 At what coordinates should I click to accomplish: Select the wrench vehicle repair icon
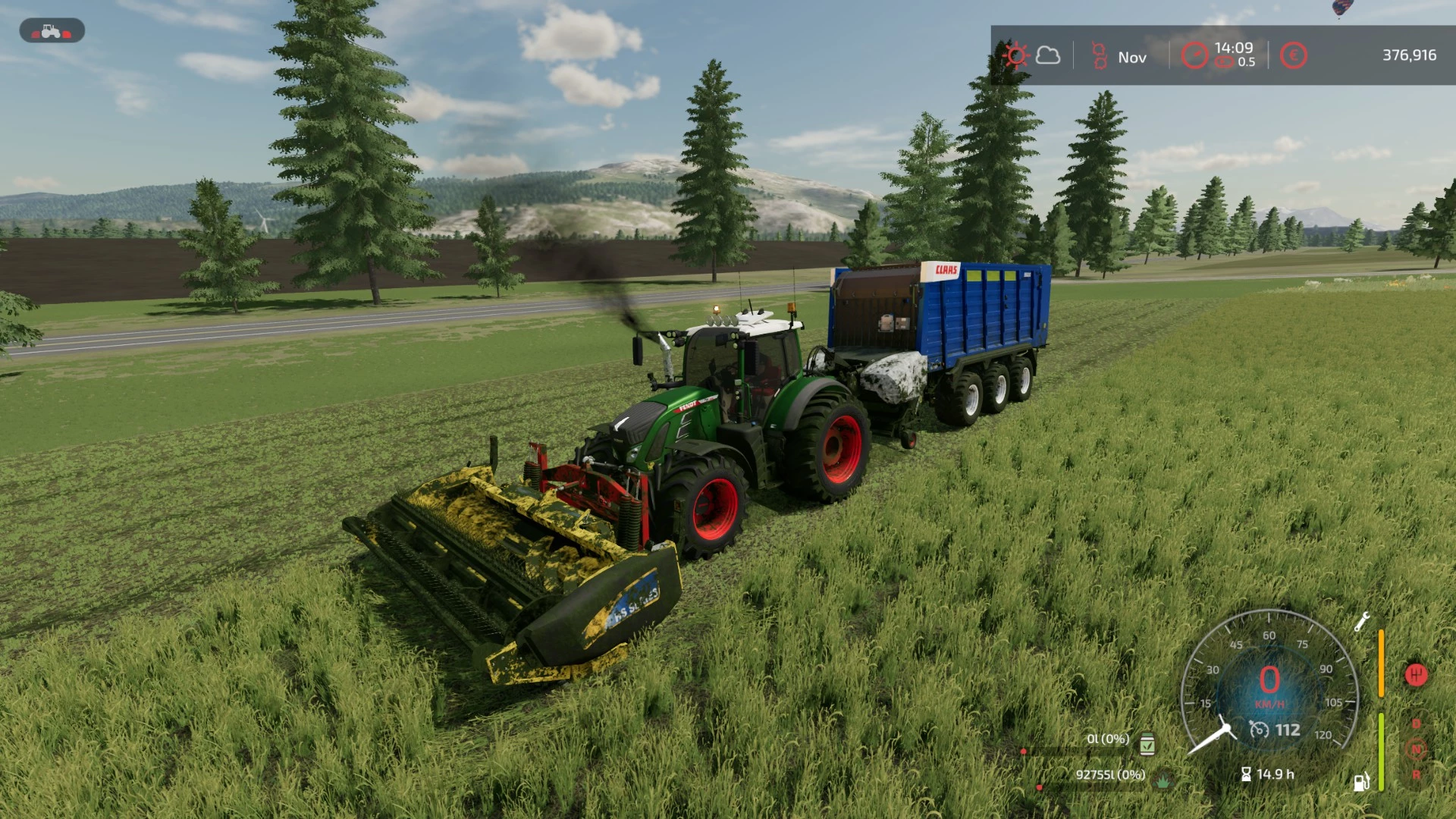[x=1361, y=622]
